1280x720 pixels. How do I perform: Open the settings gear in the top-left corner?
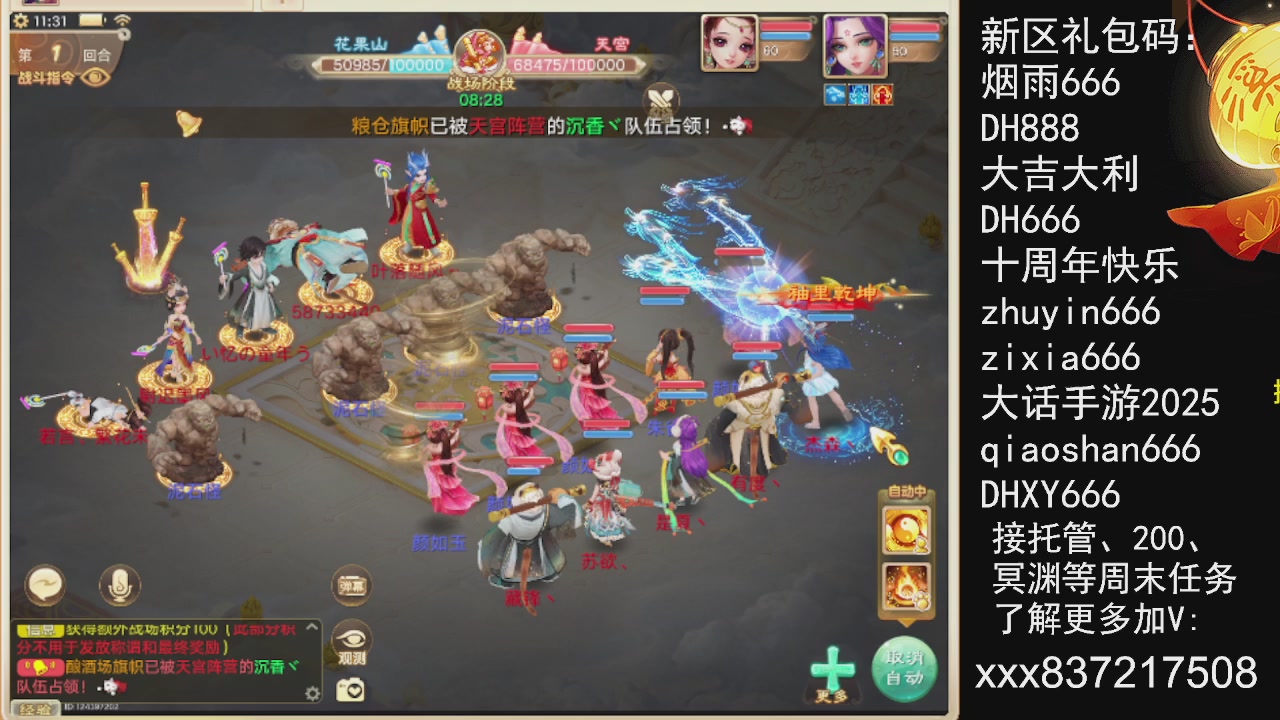point(20,19)
